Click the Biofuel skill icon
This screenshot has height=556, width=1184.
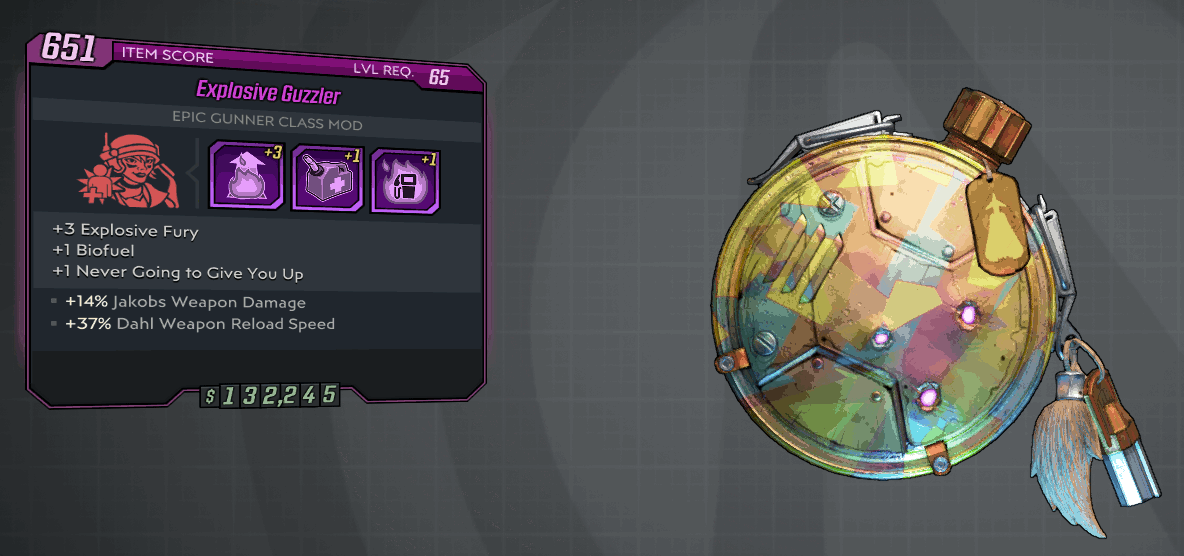pyautogui.click(x=325, y=177)
